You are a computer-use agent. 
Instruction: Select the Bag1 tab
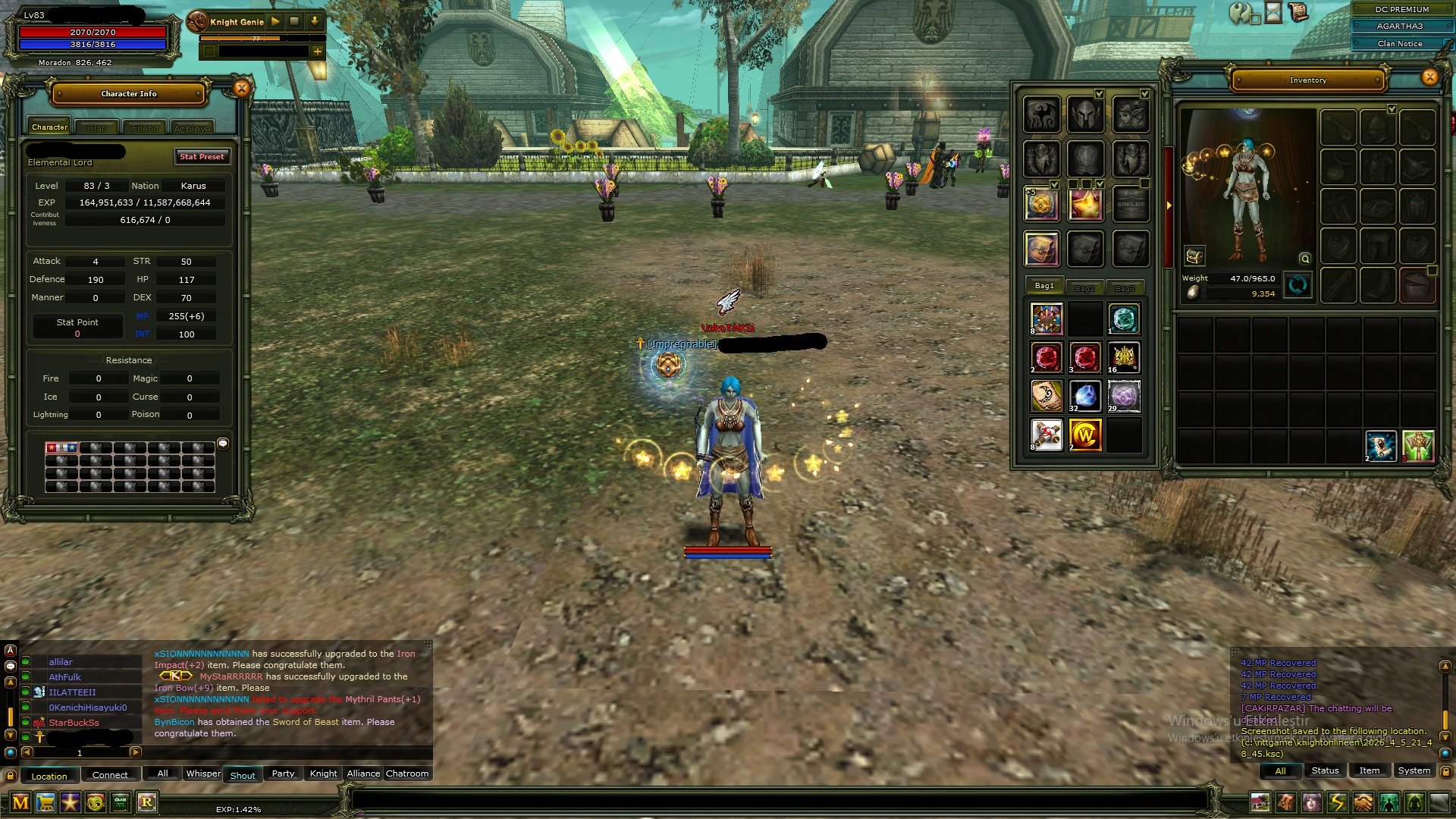[1044, 286]
